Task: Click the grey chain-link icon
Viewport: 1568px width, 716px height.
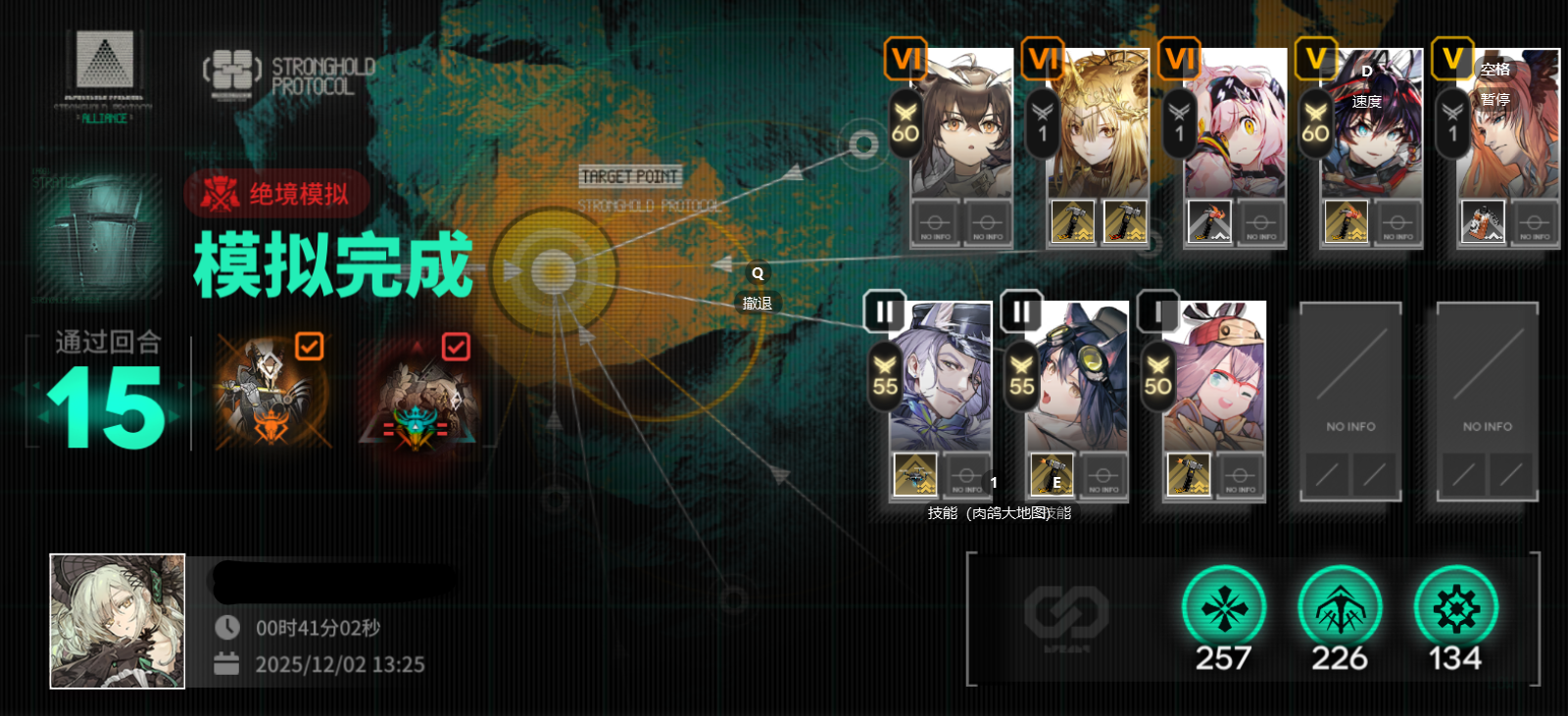Action: [x=1066, y=613]
